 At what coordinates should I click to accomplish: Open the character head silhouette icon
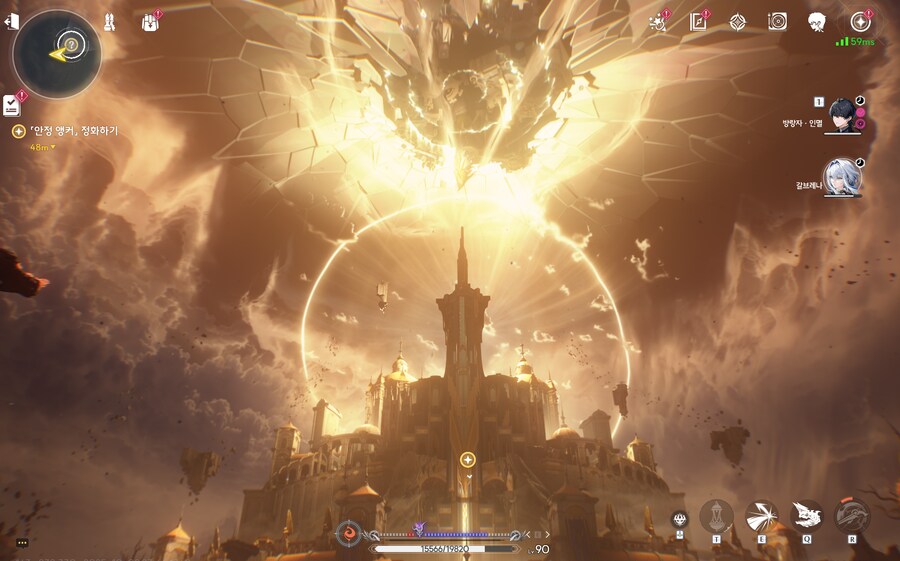point(817,21)
